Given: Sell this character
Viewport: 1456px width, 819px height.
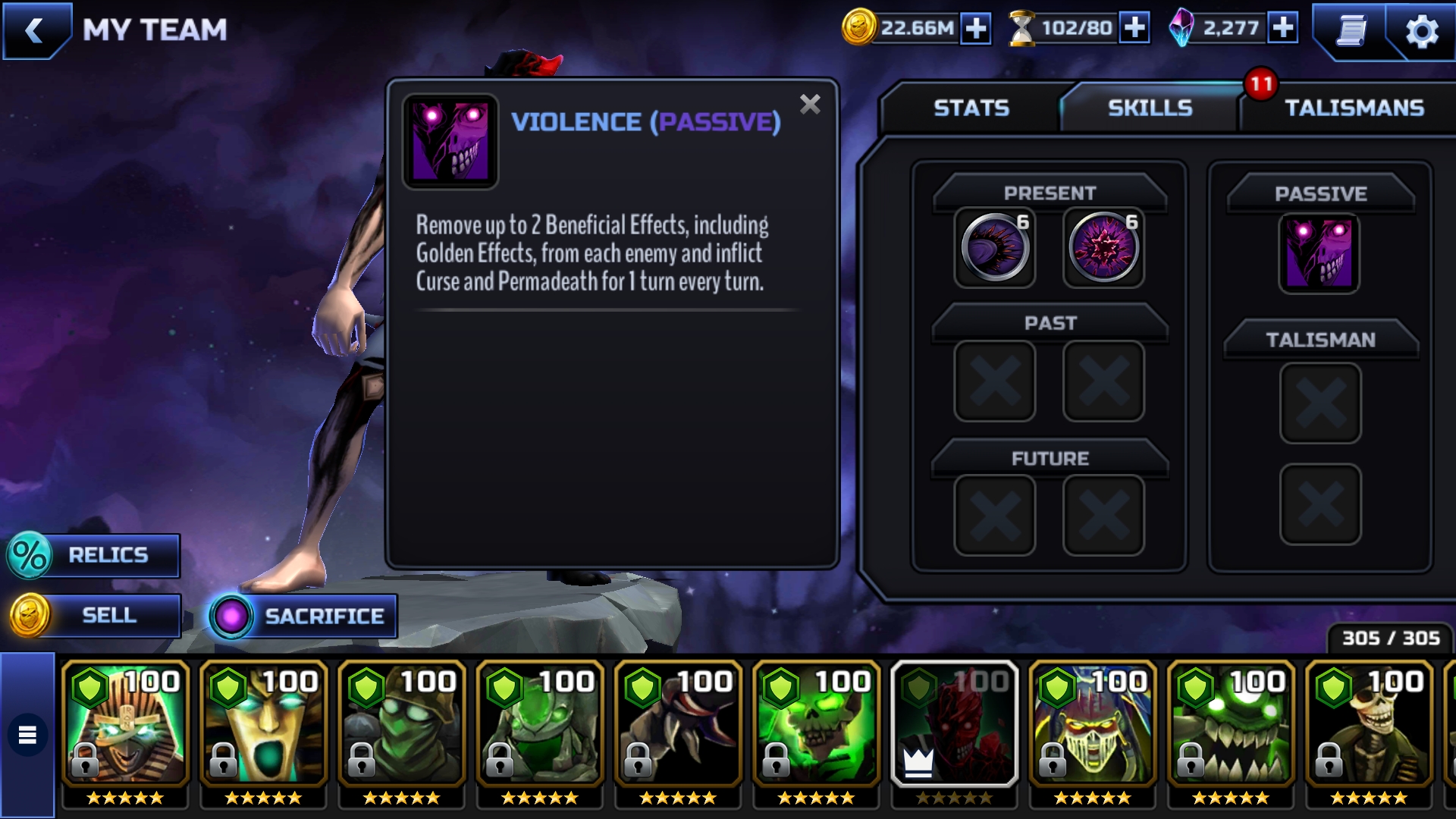Looking at the screenshot, I should click(94, 615).
